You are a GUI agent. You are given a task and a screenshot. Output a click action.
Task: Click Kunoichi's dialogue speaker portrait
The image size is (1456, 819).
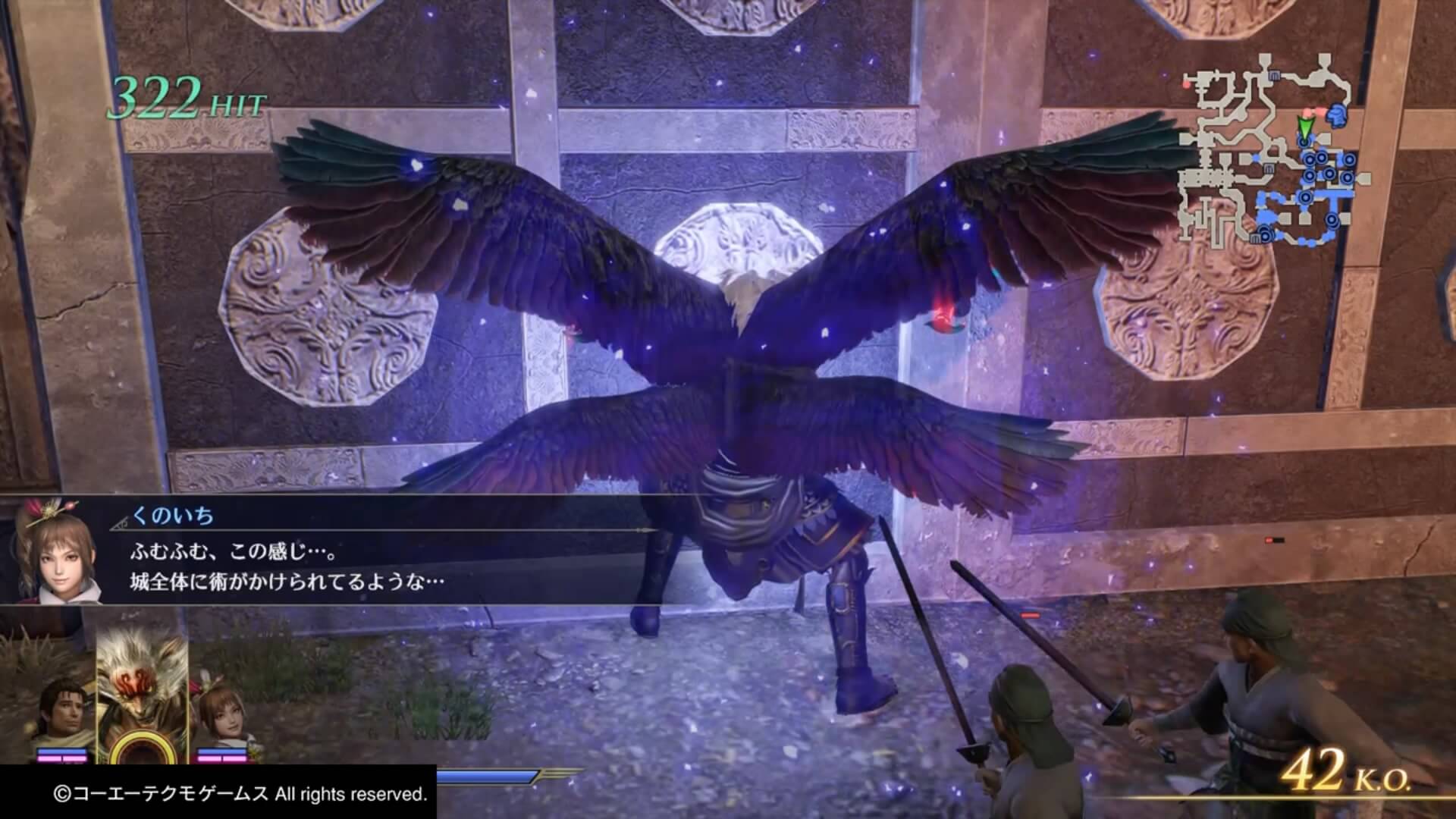pyautogui.click(x=58, y=548)
